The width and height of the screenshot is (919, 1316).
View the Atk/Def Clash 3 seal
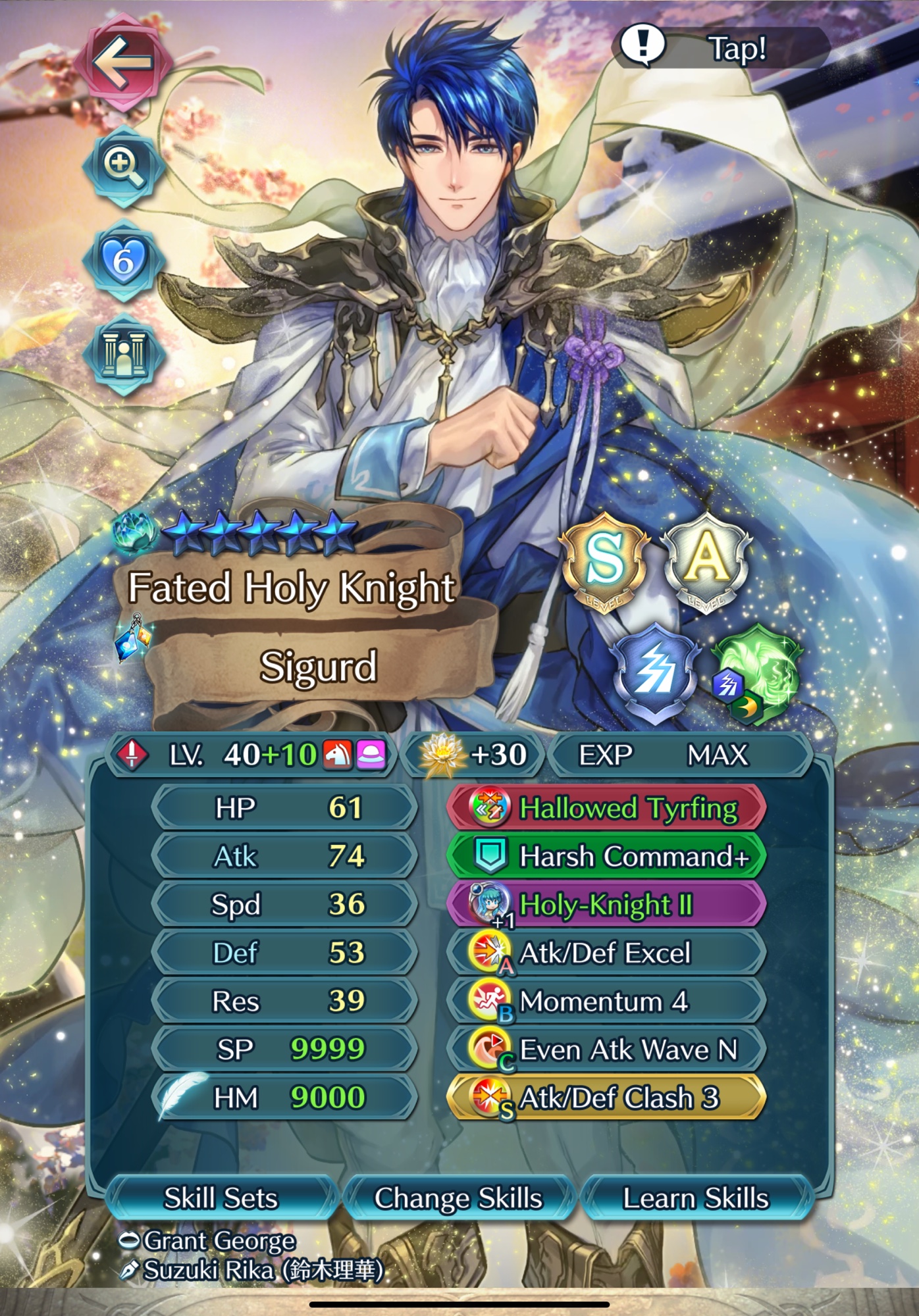click(x=606, y=1098)
